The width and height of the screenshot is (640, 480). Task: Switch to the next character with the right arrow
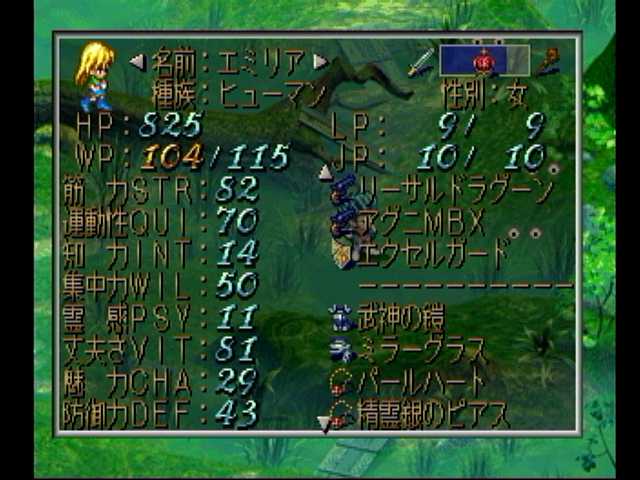coord(320,62)
